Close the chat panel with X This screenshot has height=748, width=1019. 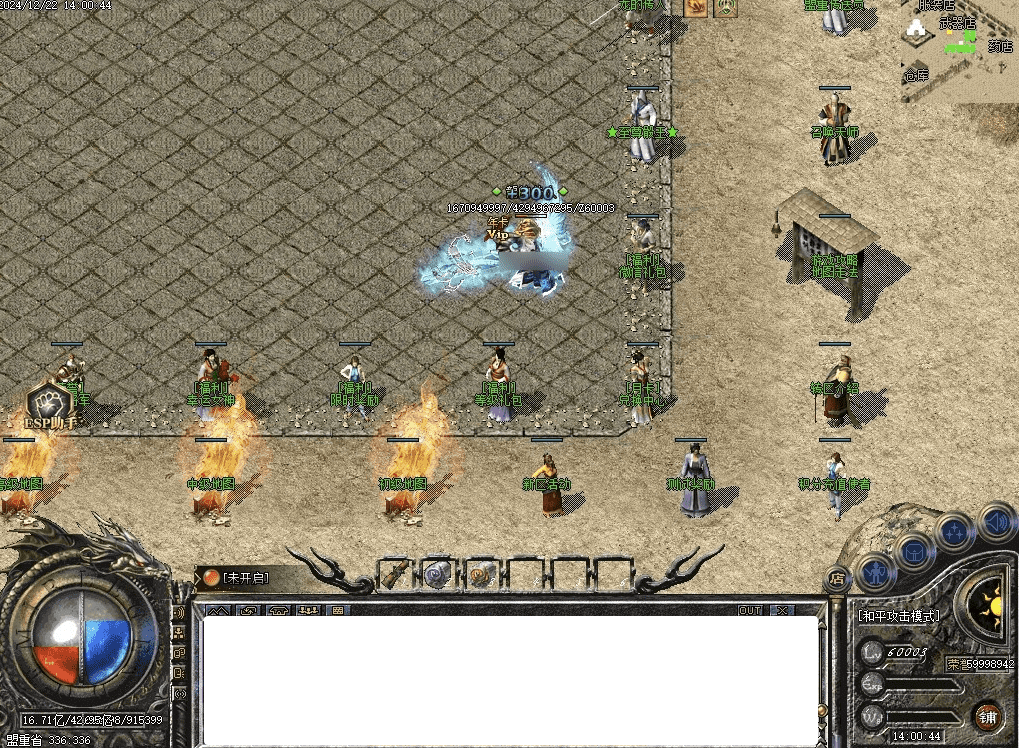pos(782,610)
